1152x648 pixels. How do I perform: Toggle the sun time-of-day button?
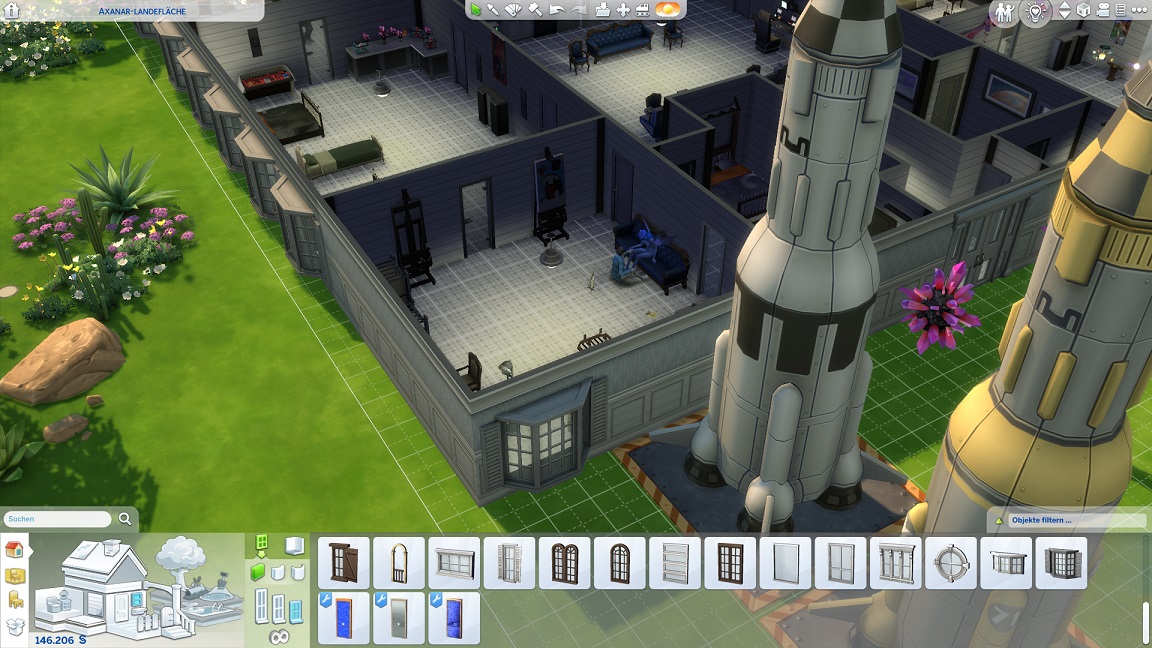point(667,10)
